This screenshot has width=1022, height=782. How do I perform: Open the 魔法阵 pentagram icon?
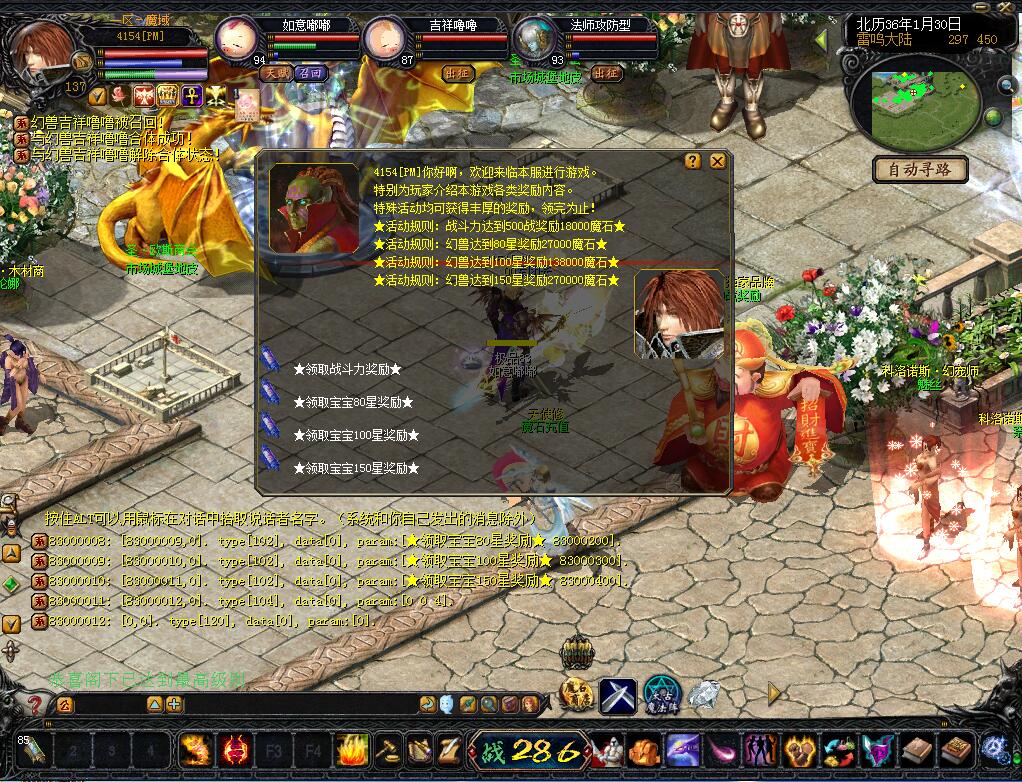tap(661, 694)
